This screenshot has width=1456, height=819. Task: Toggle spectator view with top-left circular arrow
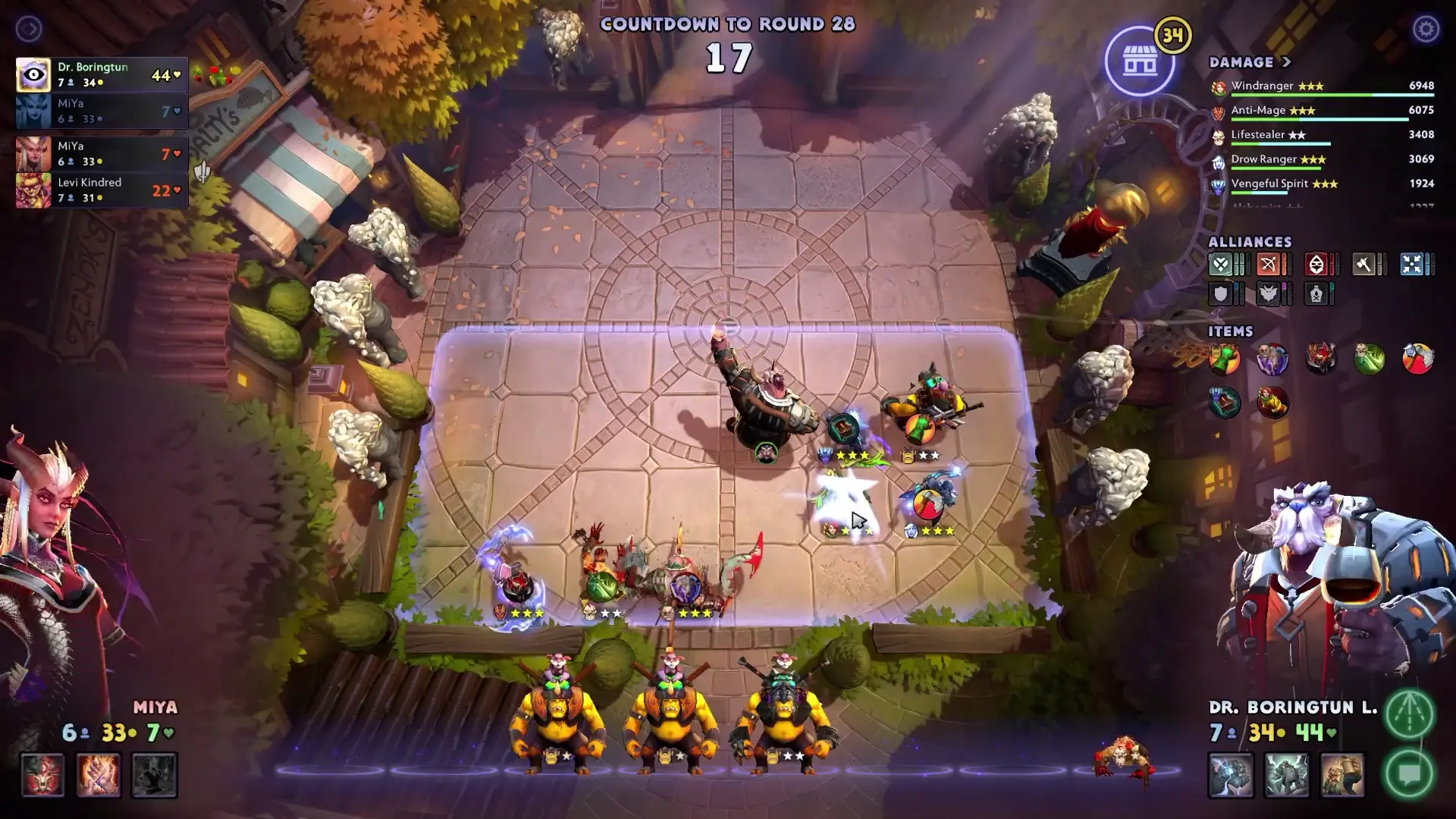pos(29,29)
